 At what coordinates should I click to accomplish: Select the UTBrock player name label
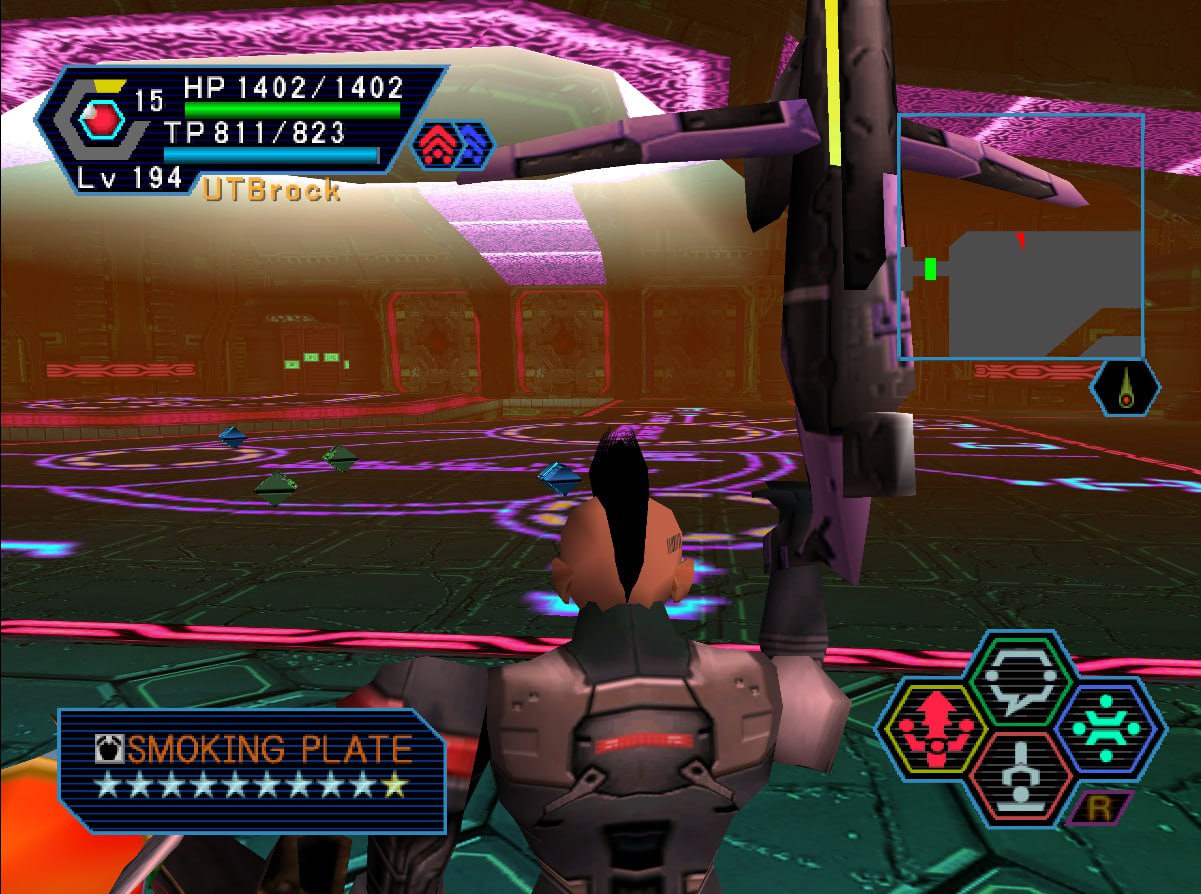tap(271, 191)
